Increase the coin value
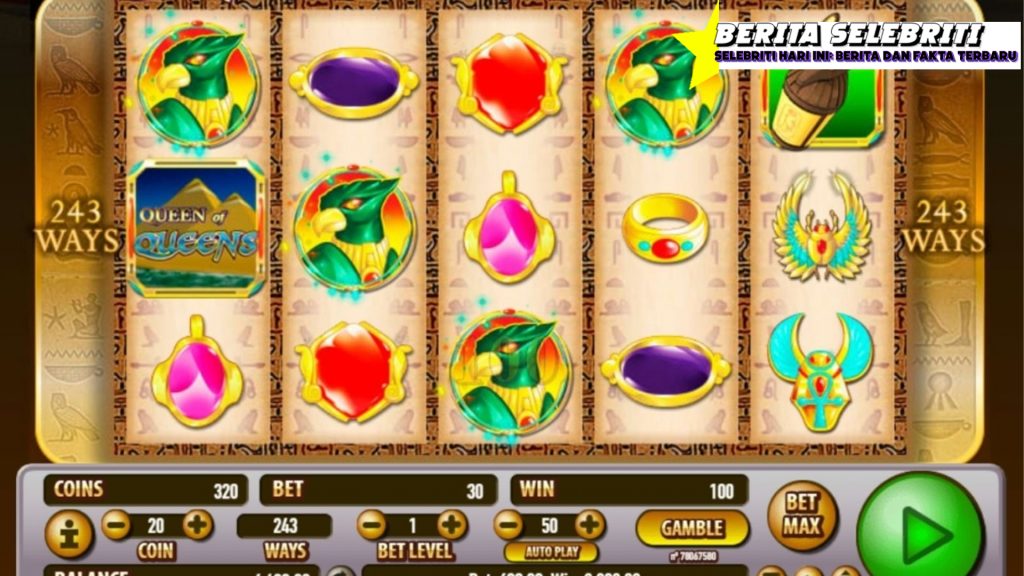 pos(198,524)
